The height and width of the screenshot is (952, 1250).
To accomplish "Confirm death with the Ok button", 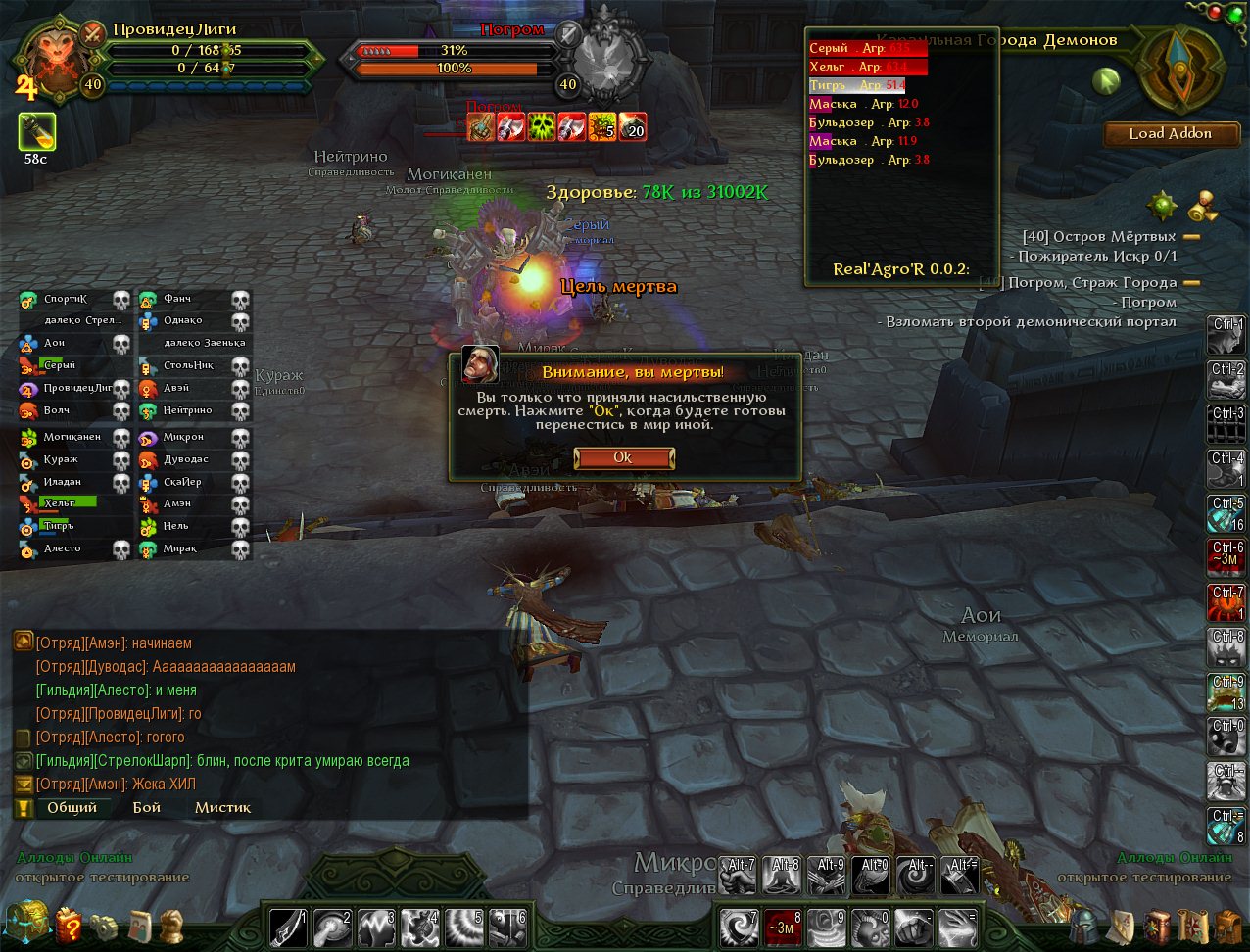I will click(623, 458).
